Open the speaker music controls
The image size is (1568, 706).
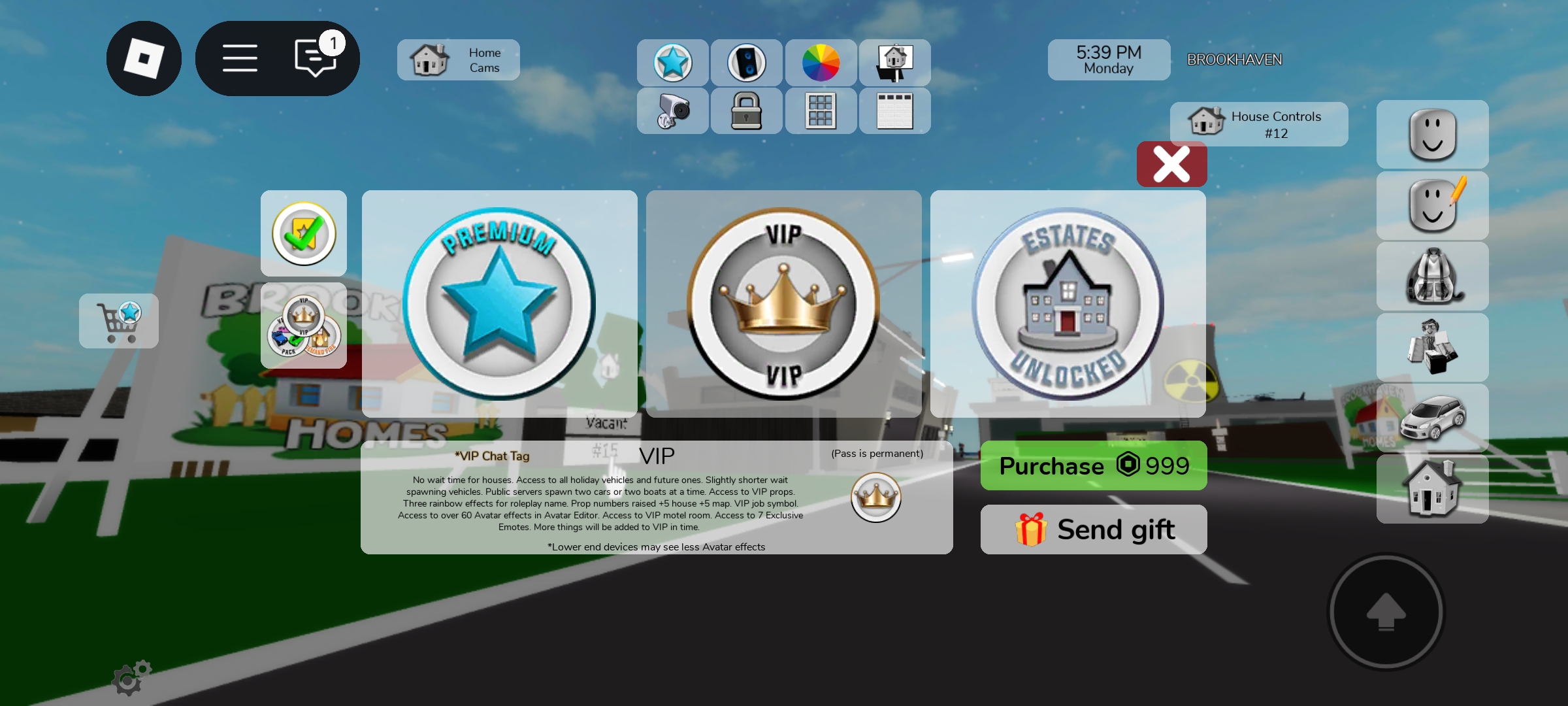746,63
